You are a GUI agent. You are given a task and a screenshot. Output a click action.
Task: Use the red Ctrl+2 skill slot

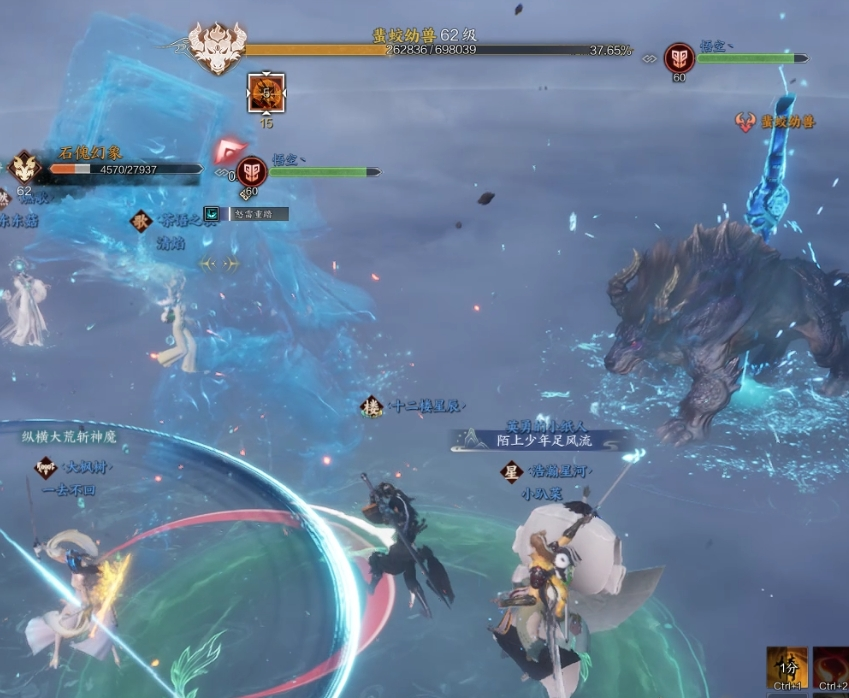click(832, 668)
